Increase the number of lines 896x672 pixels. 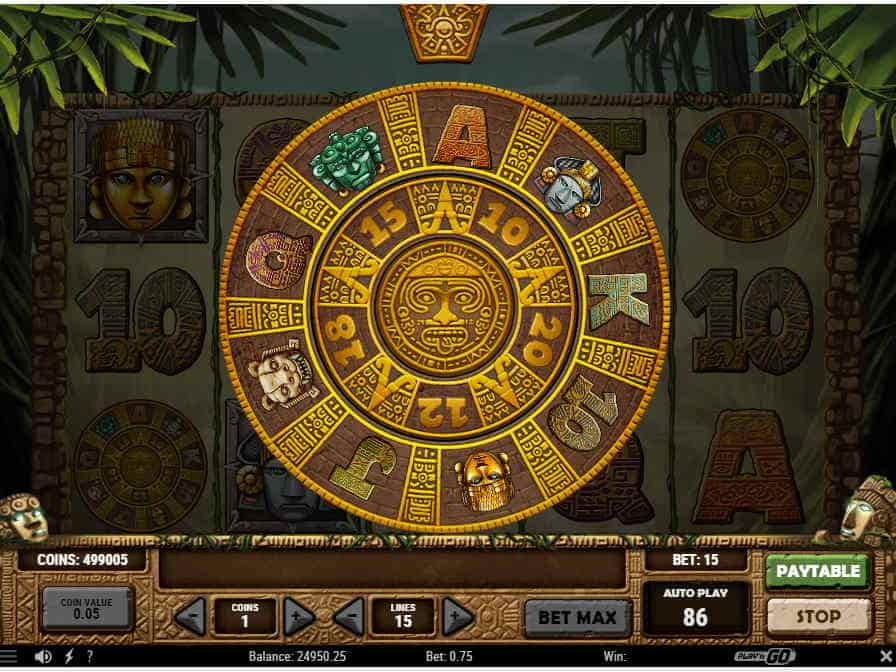click(457, 616)
